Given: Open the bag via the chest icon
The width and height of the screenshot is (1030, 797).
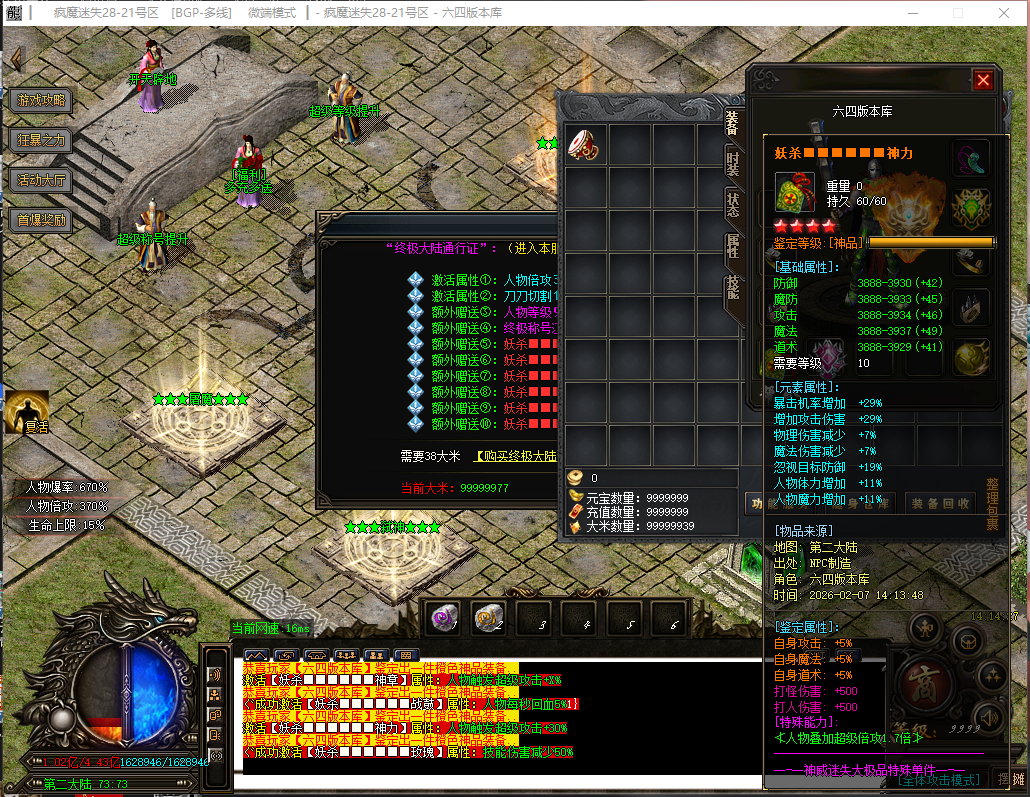Looking at the screenshot, I should 966,641.
